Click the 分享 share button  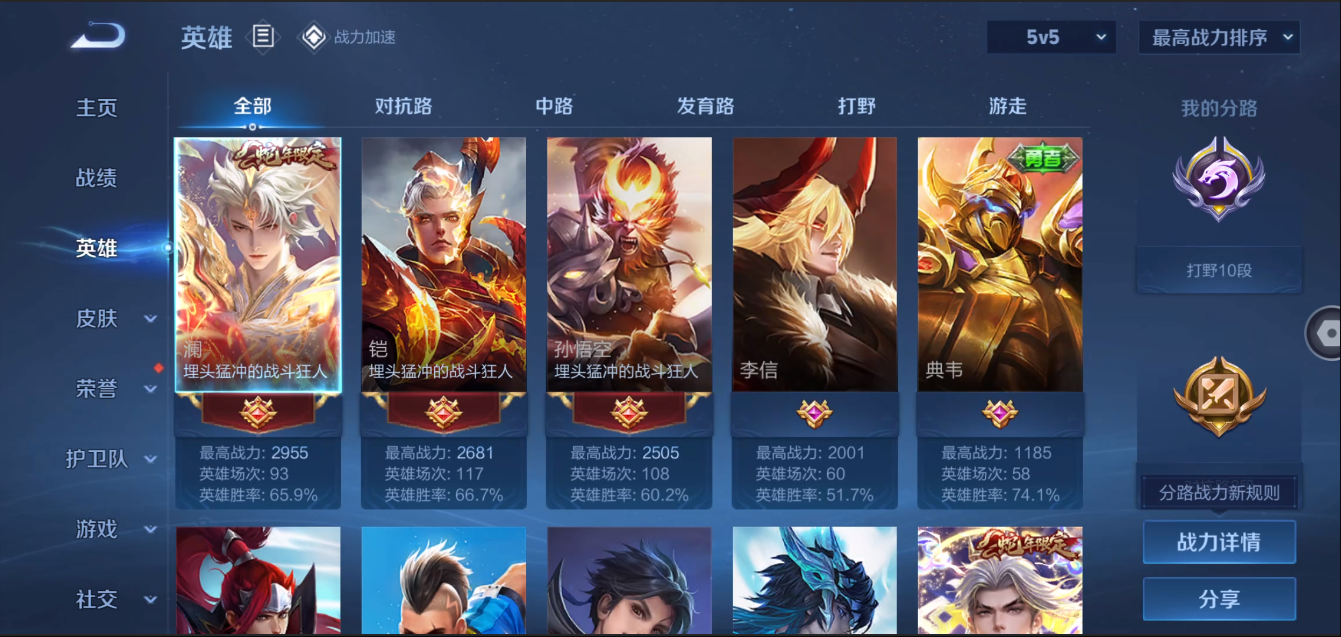tap(1219, 599)
